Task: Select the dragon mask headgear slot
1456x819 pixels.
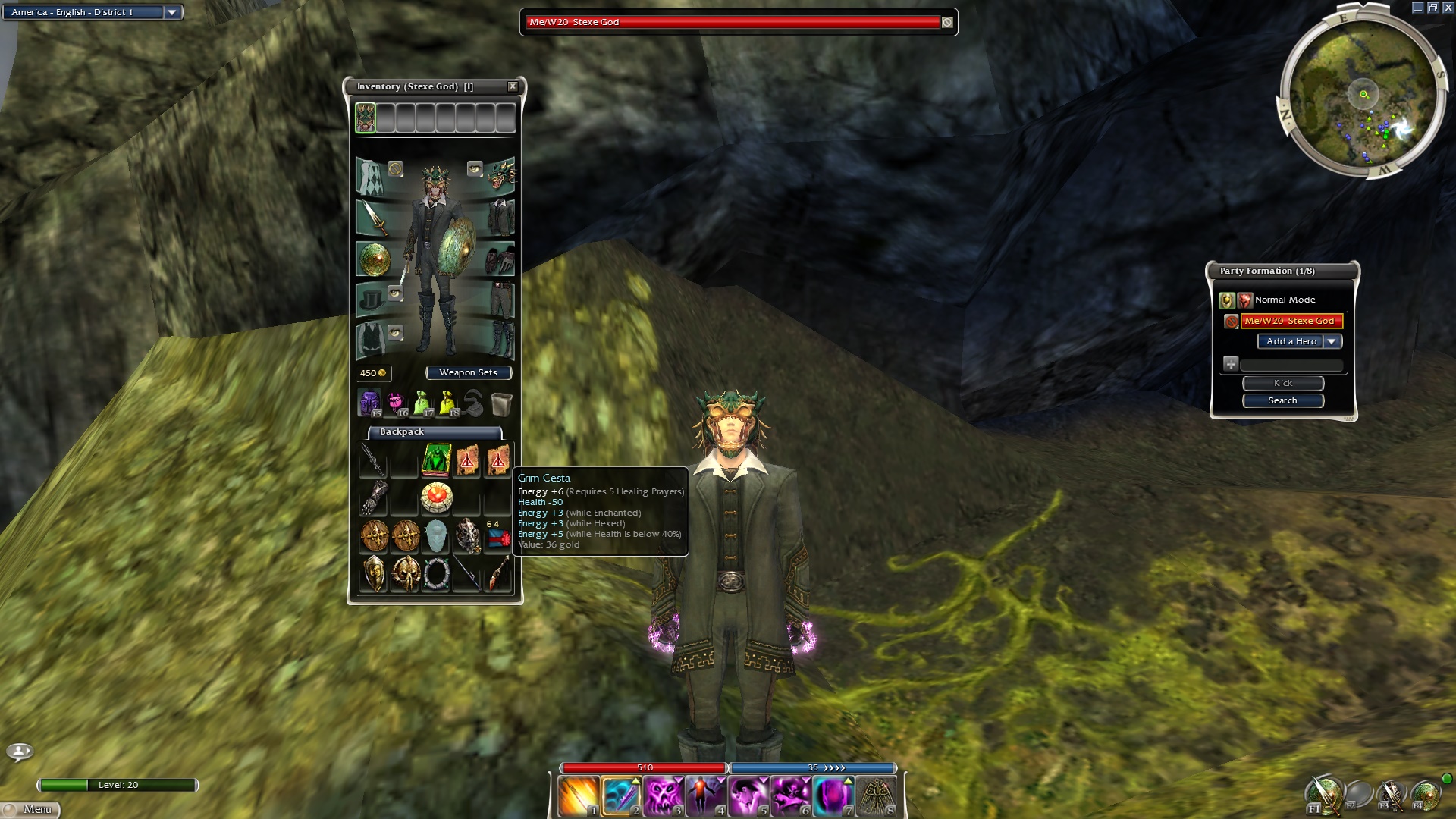Action: click(x=501, y=176)
